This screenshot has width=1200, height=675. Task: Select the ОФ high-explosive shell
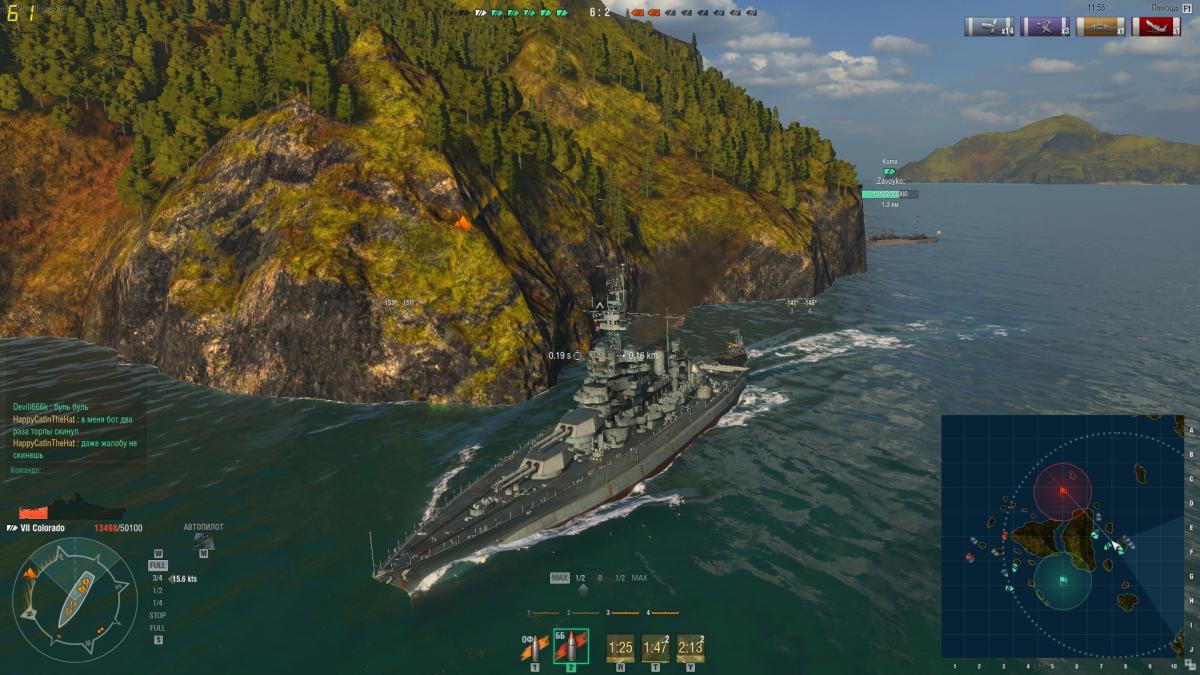click(x=535, y=648)
